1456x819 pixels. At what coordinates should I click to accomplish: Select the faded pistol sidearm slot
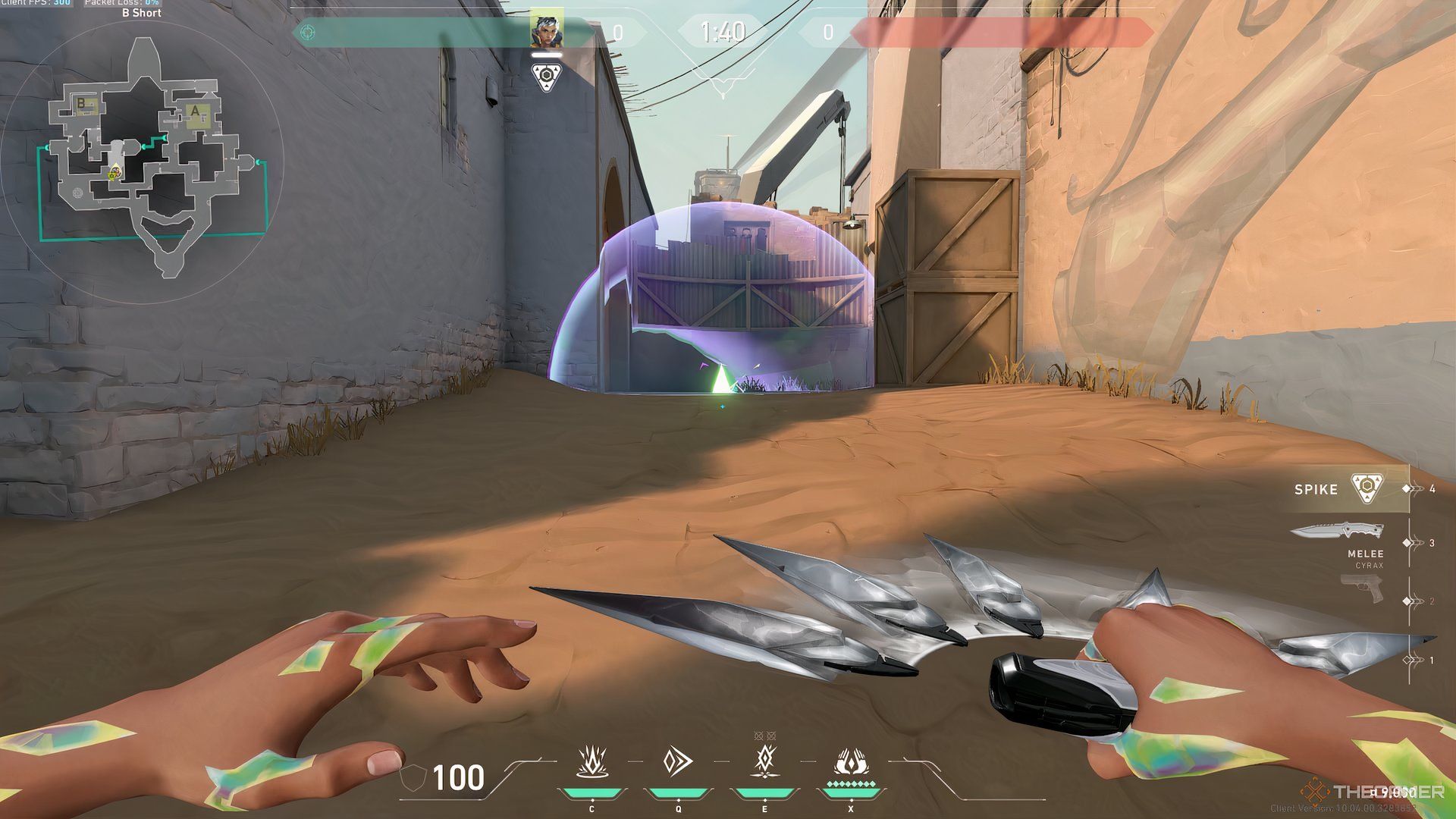coord(1361,589)
